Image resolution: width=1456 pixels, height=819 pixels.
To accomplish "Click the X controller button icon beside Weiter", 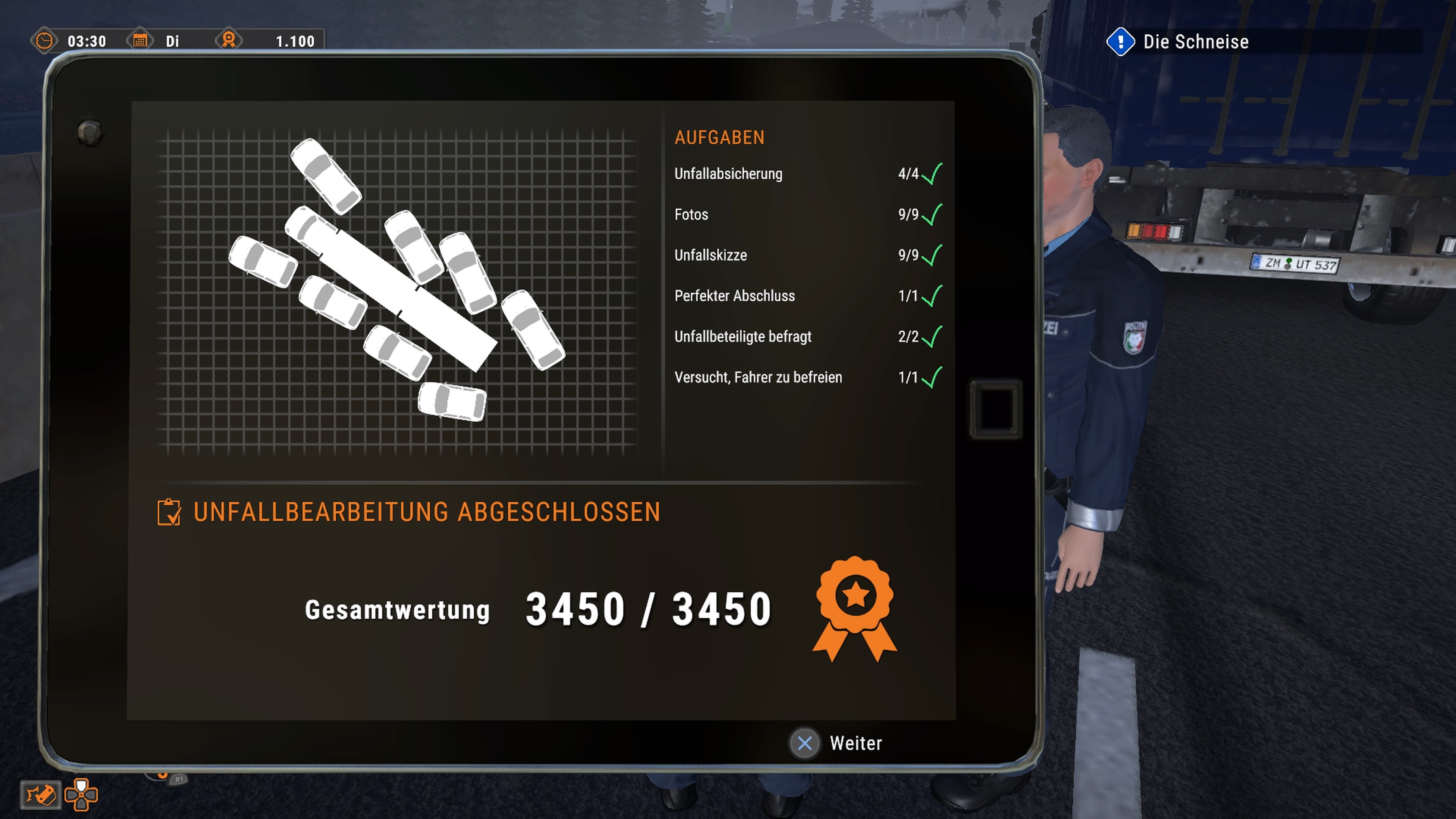I will pyautogui.click(x=805, y=744).
